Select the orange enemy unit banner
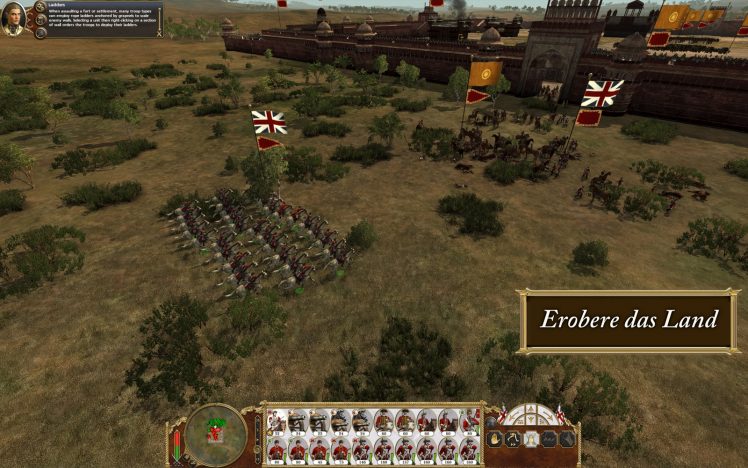 coord(485,74)
